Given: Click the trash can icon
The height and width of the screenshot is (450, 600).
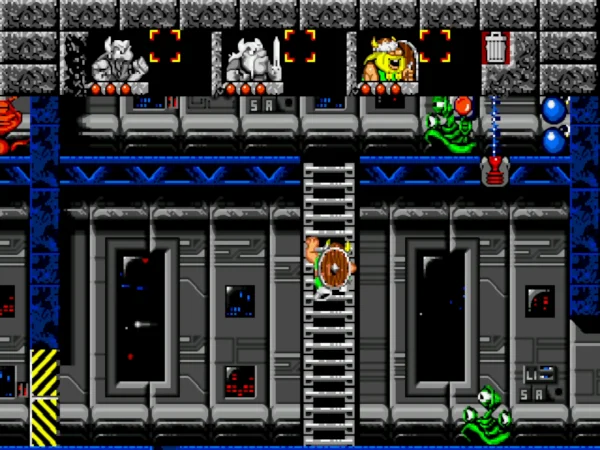Looking at the screenshot, I should pyautogui.click(x=496, y=48).
